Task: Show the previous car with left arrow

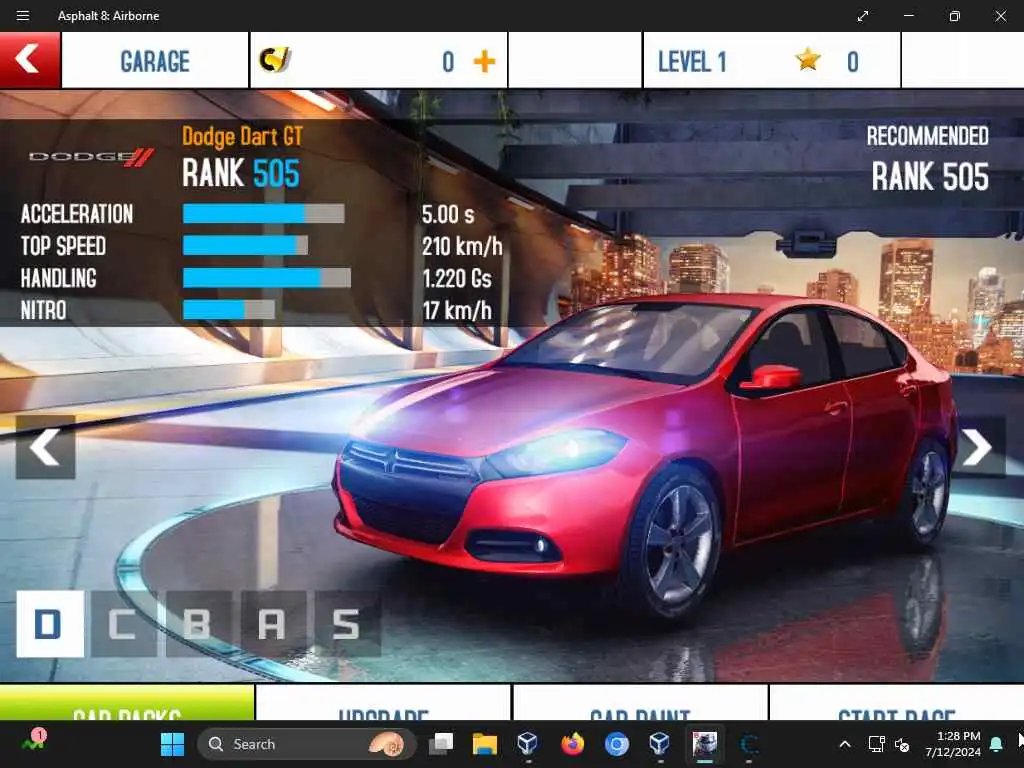Action: [45, 447]
